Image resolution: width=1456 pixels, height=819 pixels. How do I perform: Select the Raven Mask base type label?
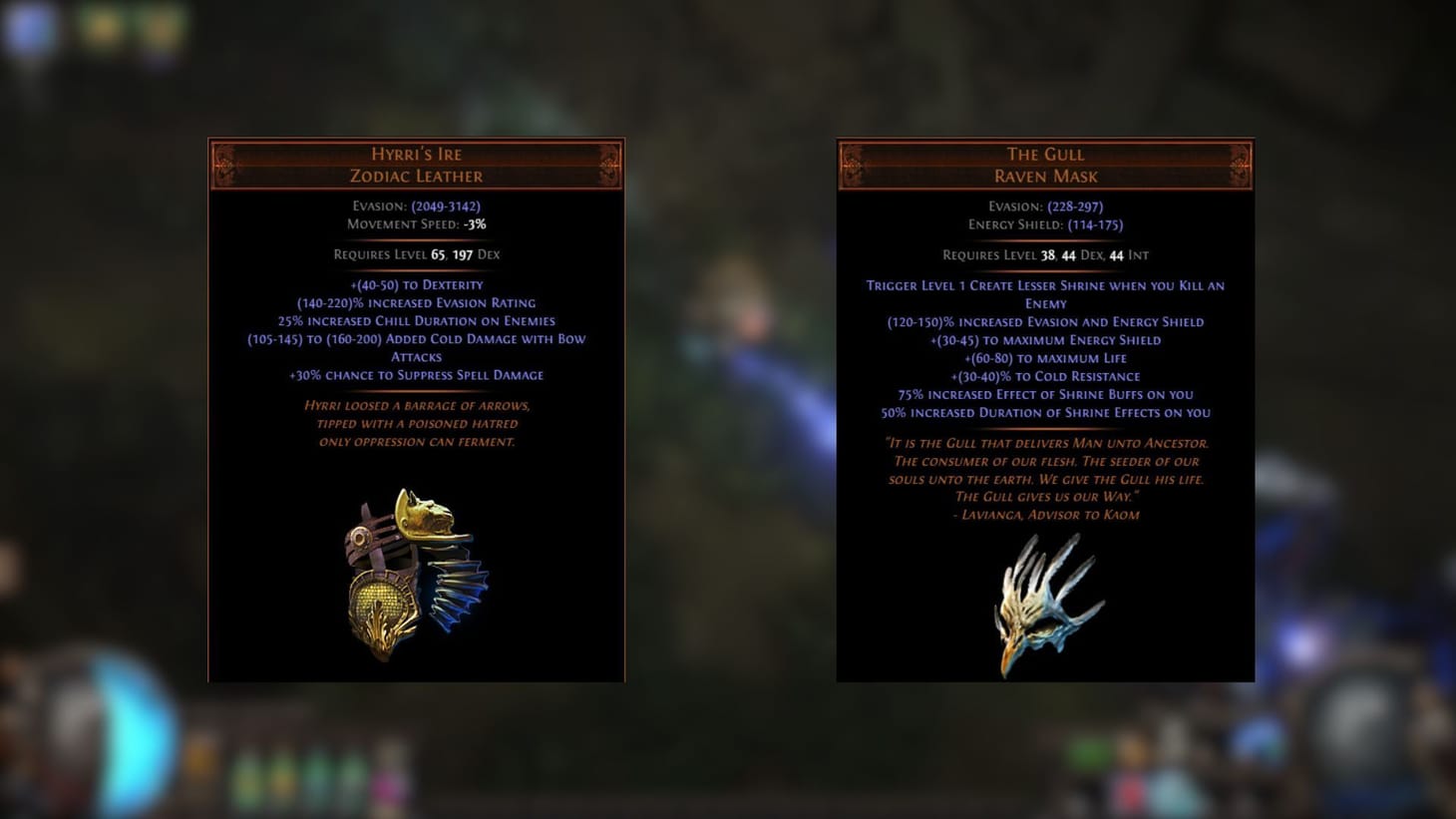pyautogui.click(x=1045, y=176)
